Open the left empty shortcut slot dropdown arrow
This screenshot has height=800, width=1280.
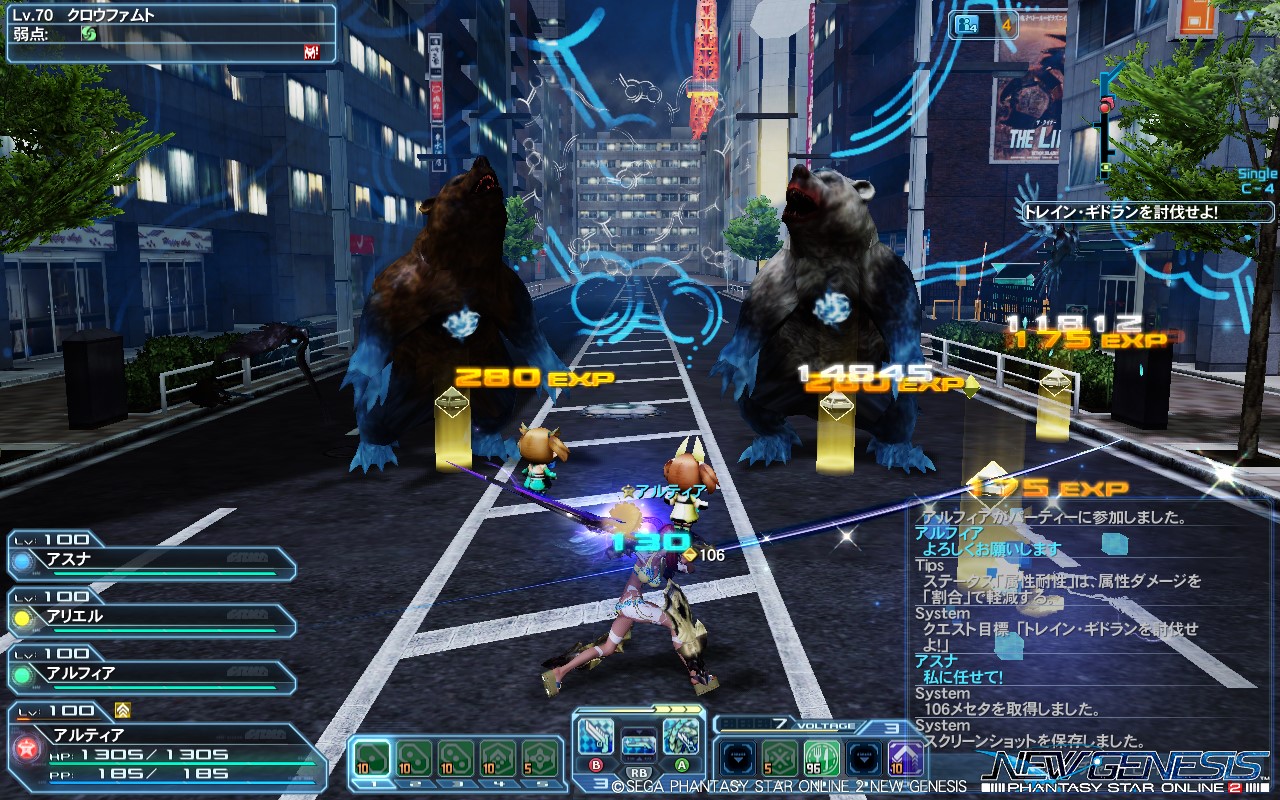[738, 758]
